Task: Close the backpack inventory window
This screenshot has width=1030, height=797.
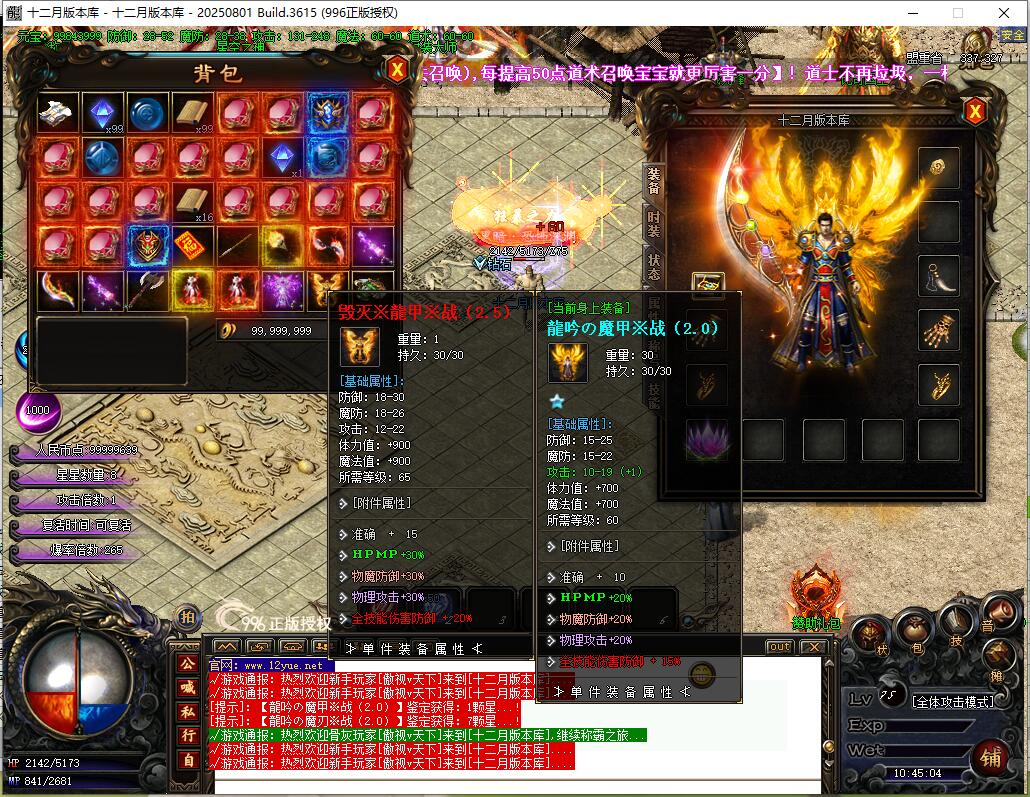Action: click(397, 70)
